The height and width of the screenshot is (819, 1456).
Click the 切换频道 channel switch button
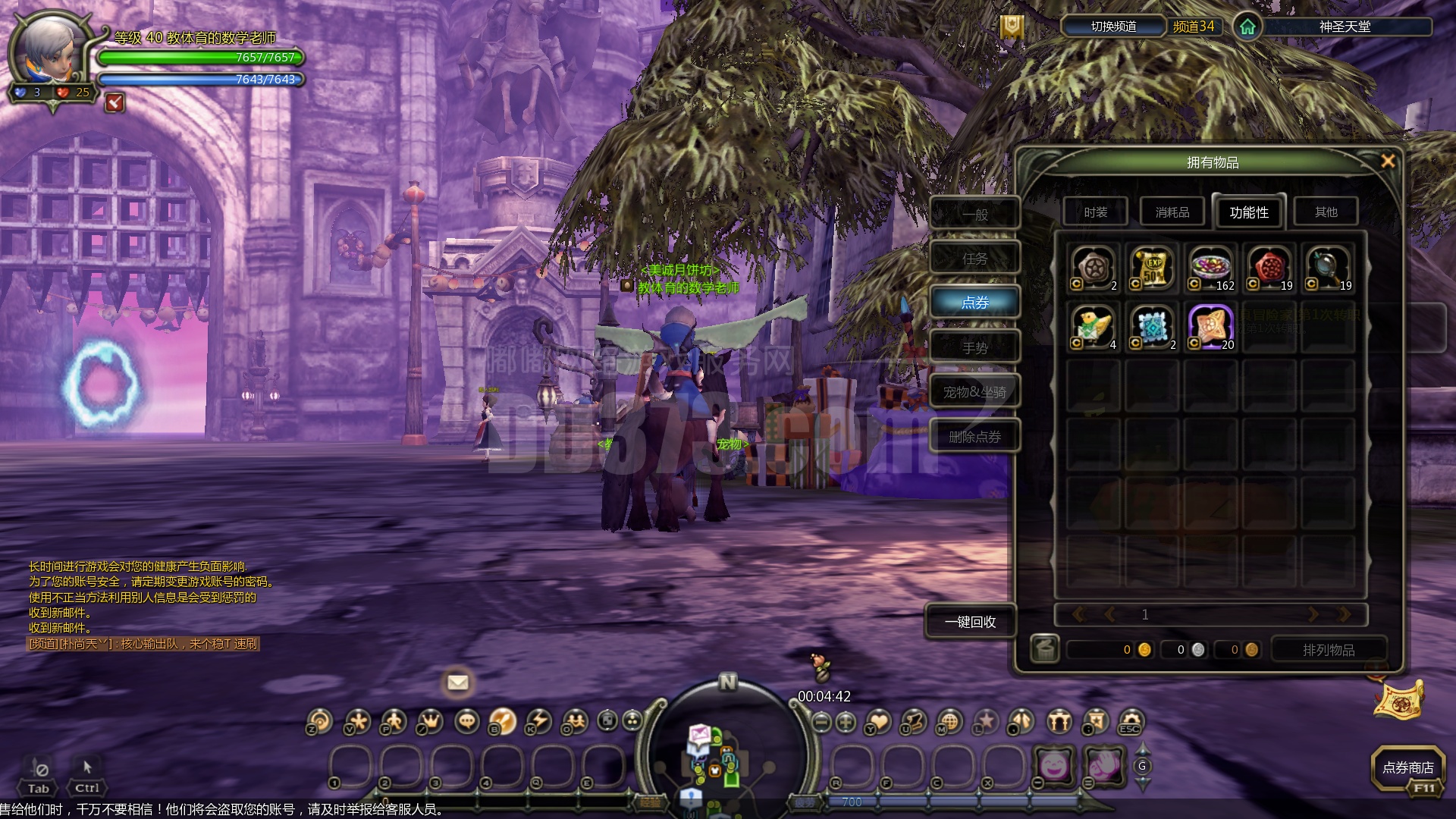1113,27
